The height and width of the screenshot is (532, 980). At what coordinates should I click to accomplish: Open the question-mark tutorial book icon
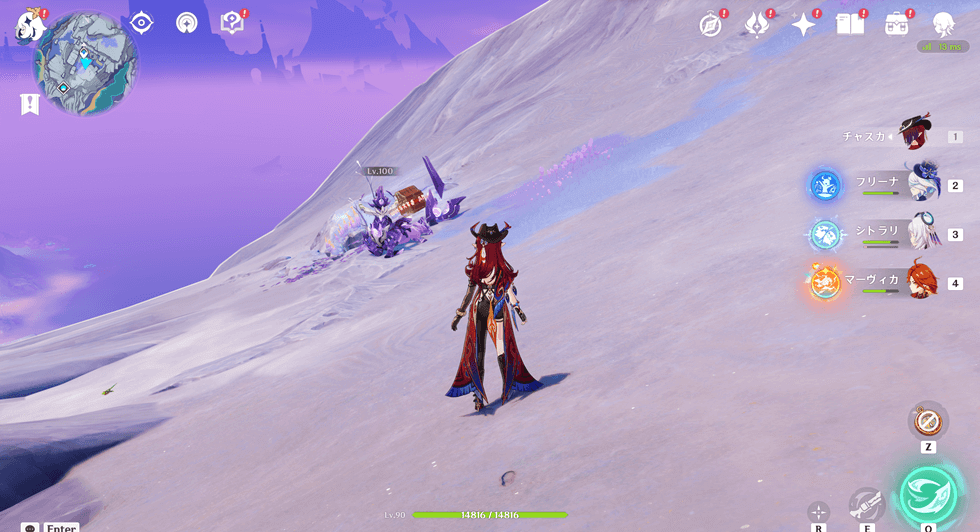(x=232, y=23)
